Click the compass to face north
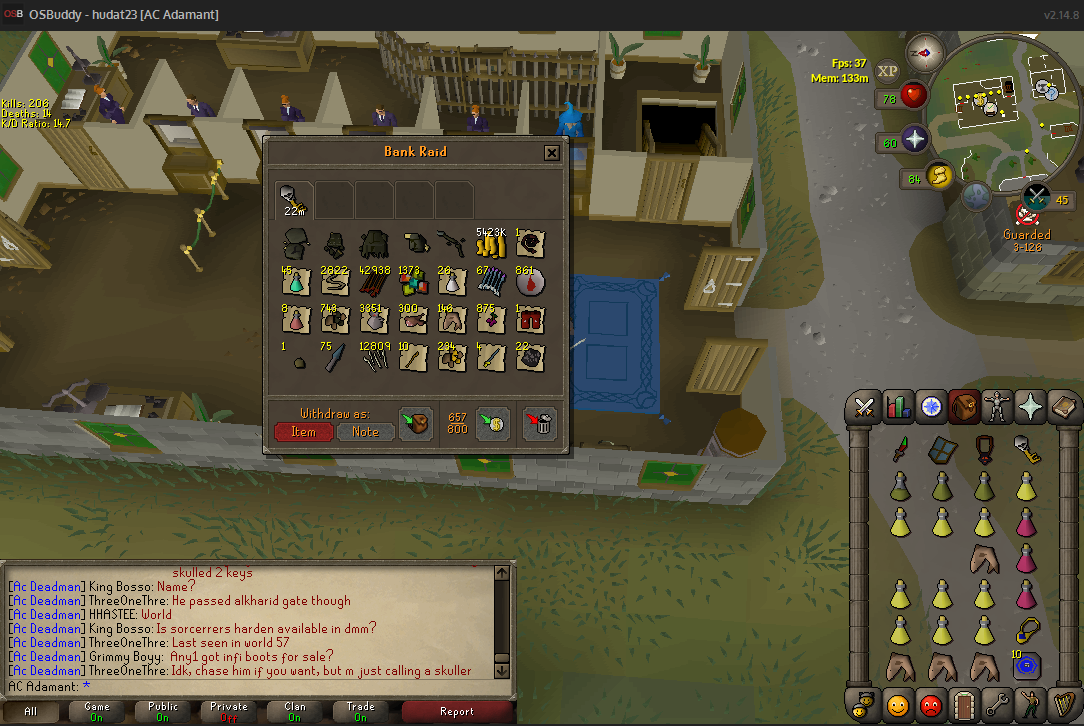 click(x=919, y=52)
